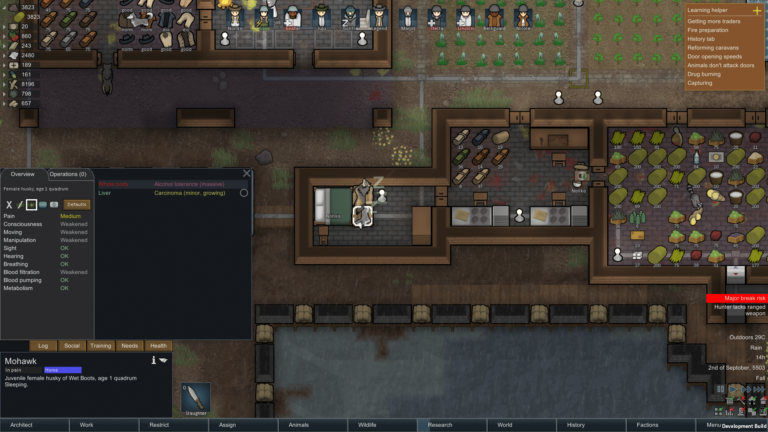Open Mohawk's Needs tab
Screen dimensions: 768x432
tap(130, 345)
